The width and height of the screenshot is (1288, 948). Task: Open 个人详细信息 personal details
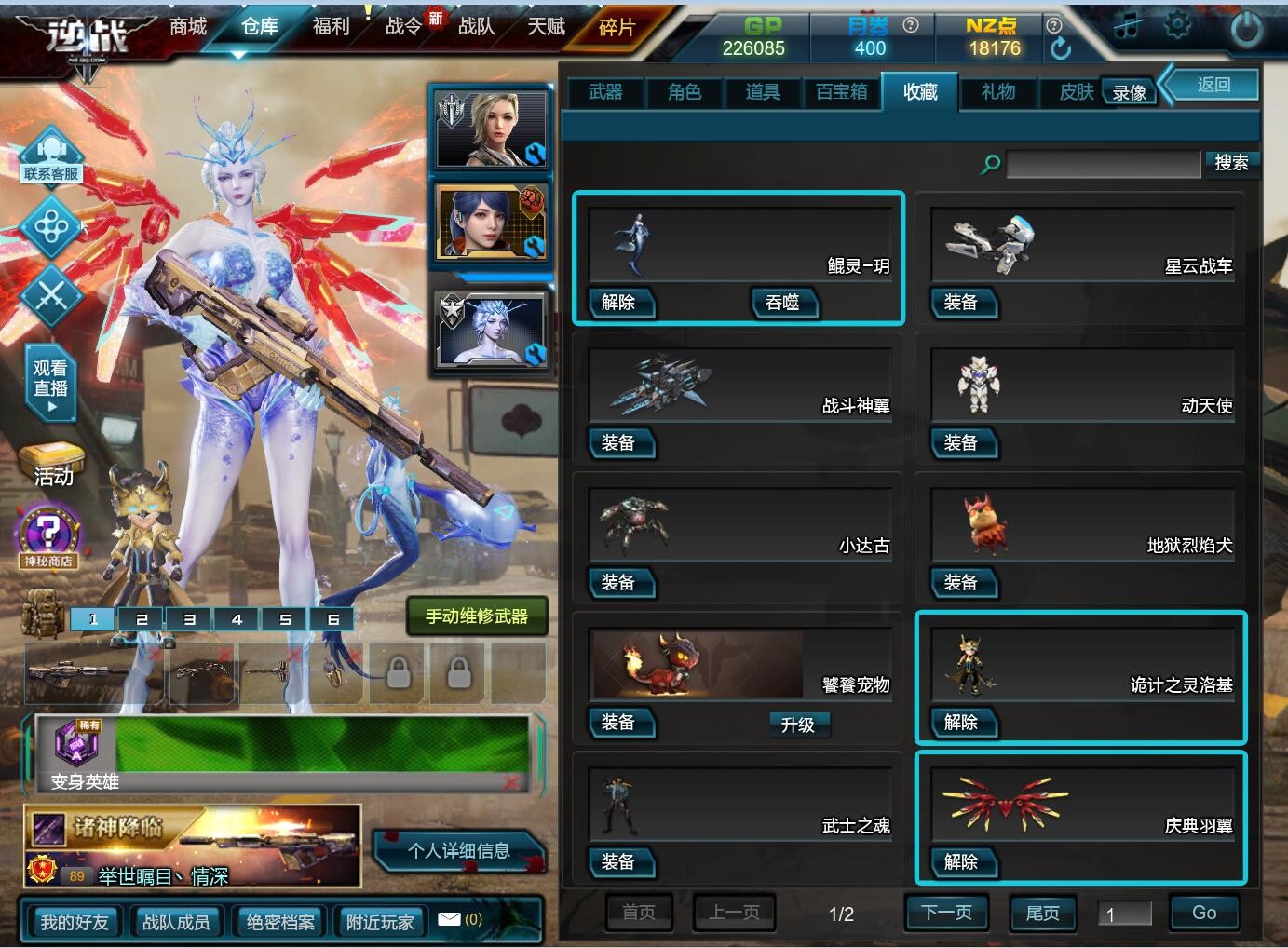pos(459,851)
